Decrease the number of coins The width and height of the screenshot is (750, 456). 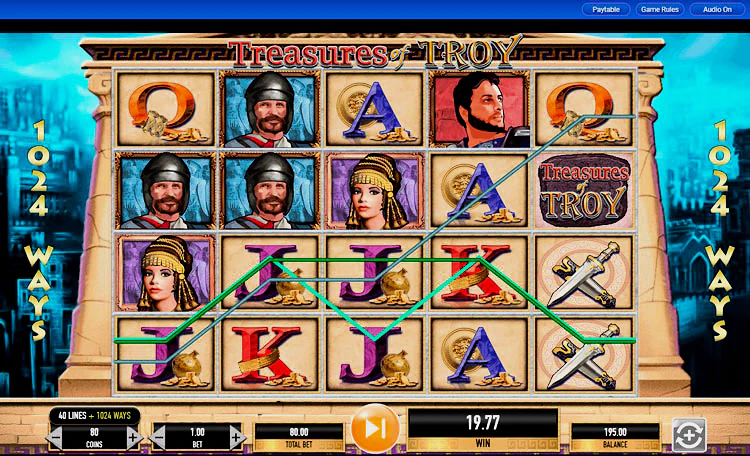[x=55, y=437]
